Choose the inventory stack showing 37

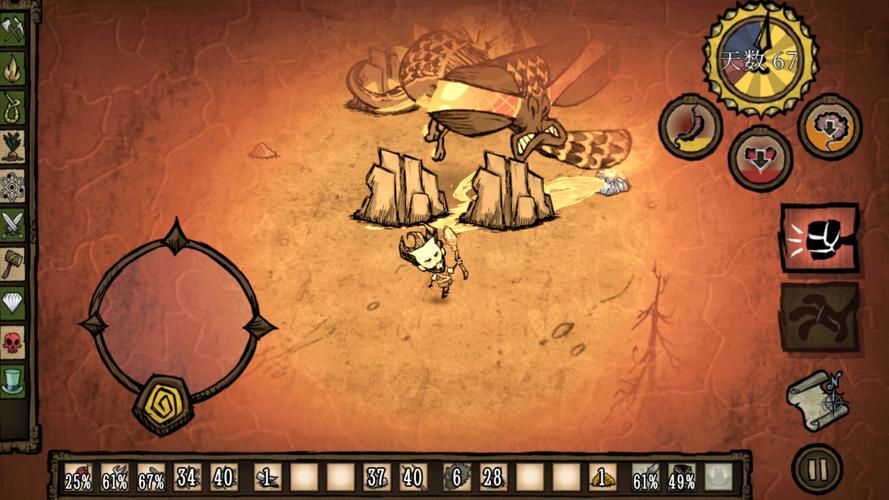[376, 477]
